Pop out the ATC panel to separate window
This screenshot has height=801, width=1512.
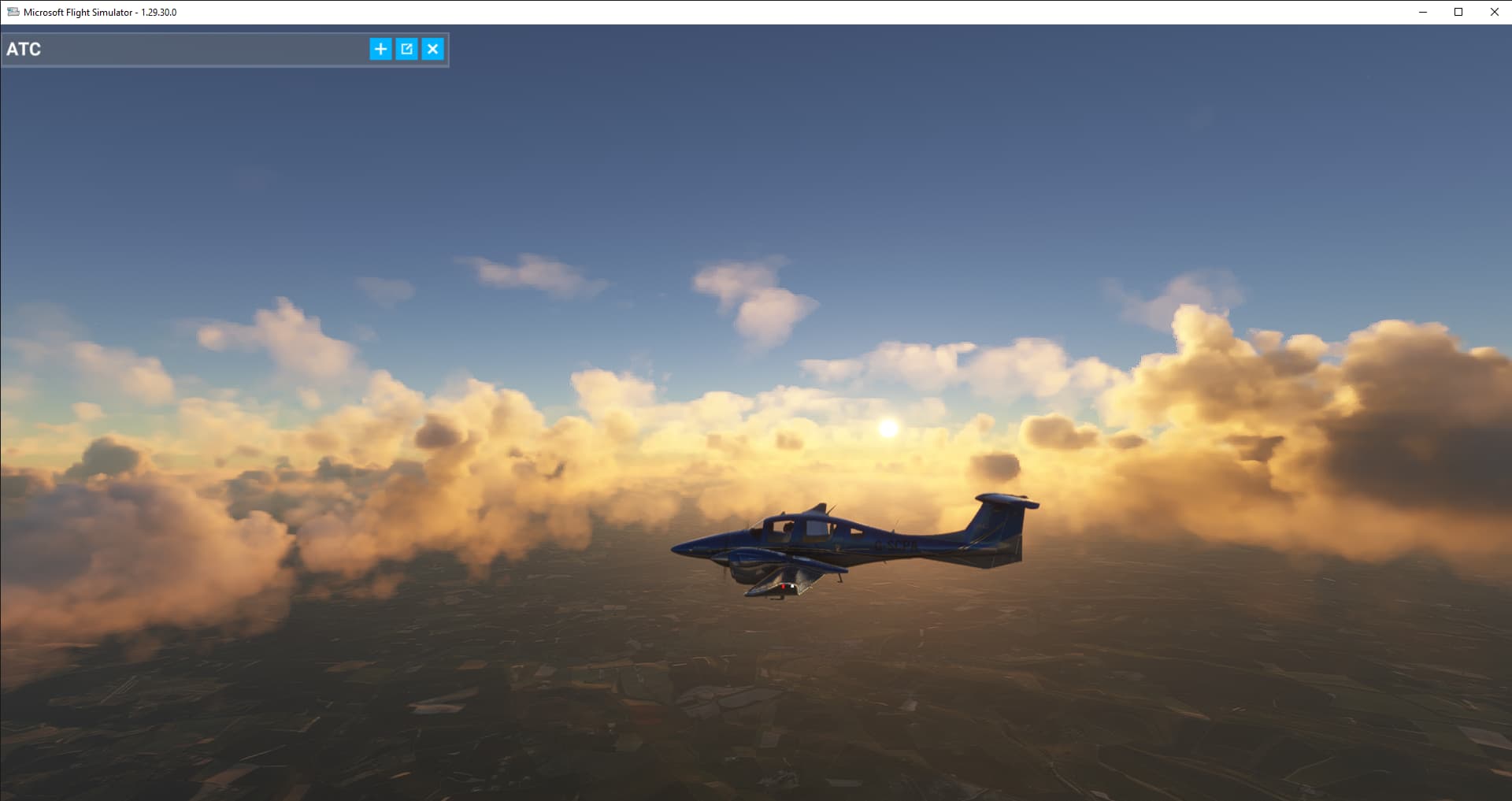[x=406, y=49]
